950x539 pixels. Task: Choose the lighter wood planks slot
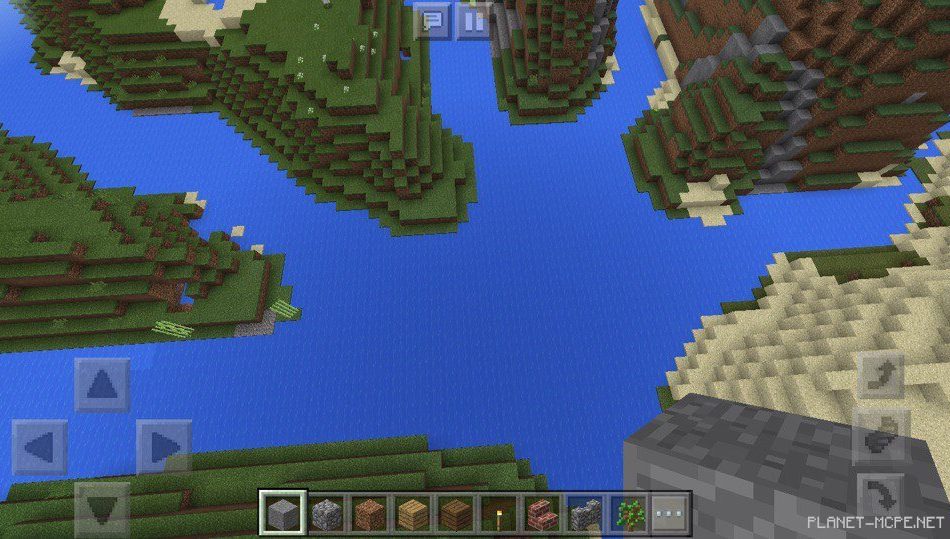pyautogui.click(x=412, y=514)
